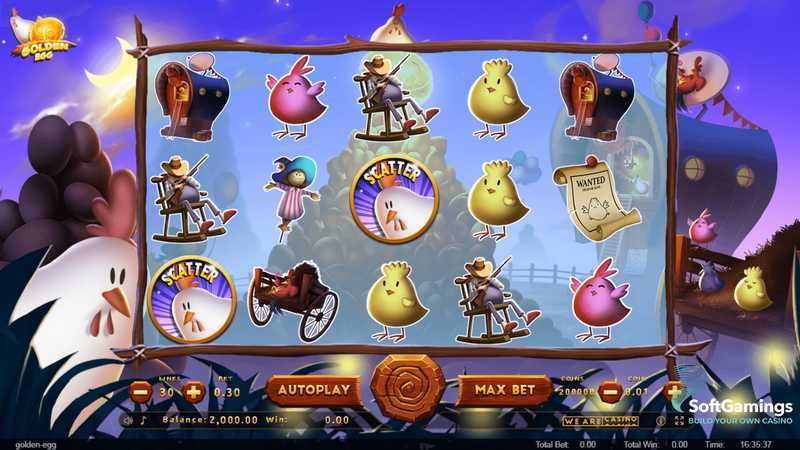Open the SoftGamings watermark link
Image resolution: width=800 pixels, height=450 pixels.
tap(739, 410)
